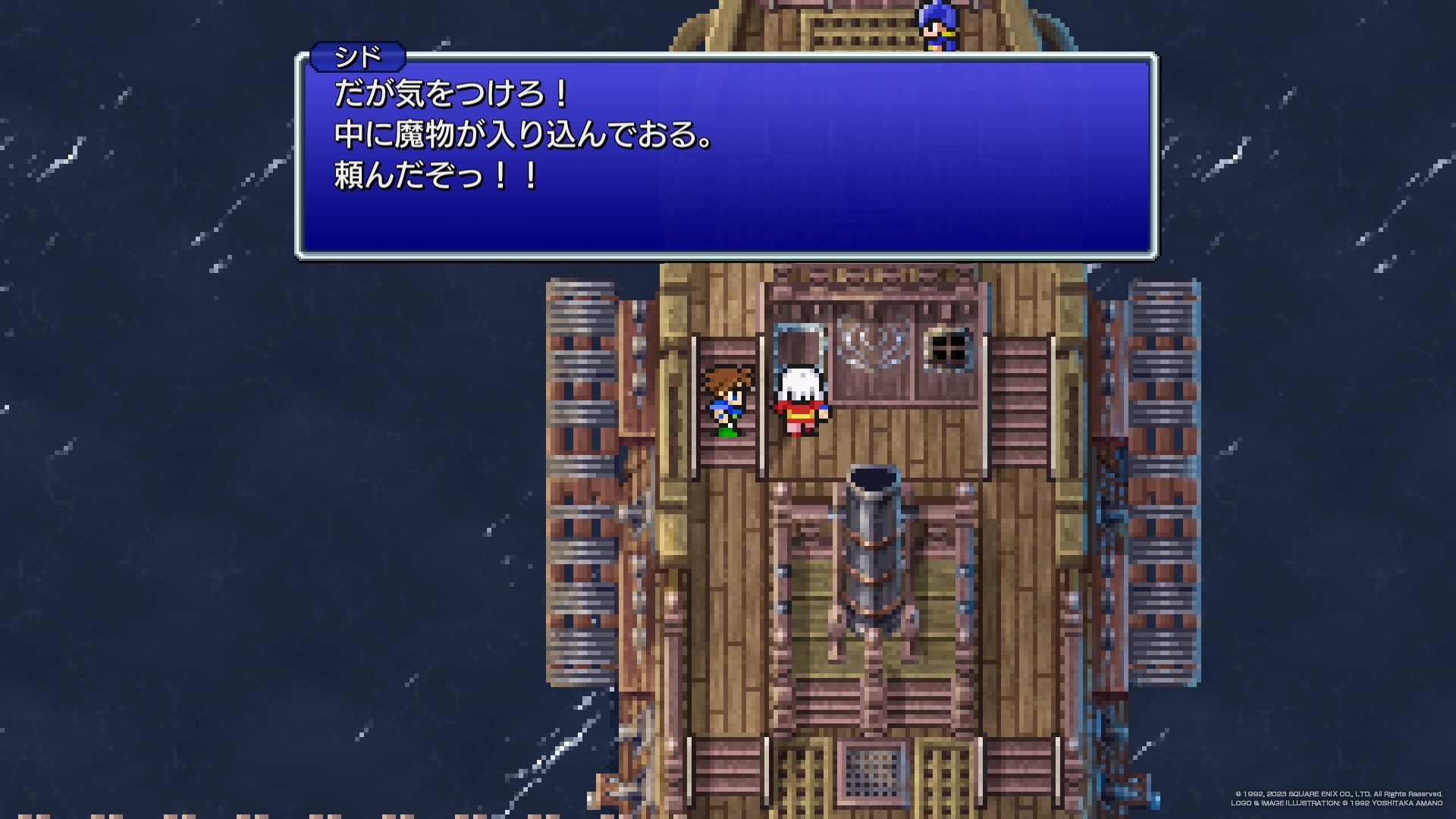Viewport: 1456px width, 819px height.
Task: Click Cid's blue dialogue box to continue
Action: [726, 155]
